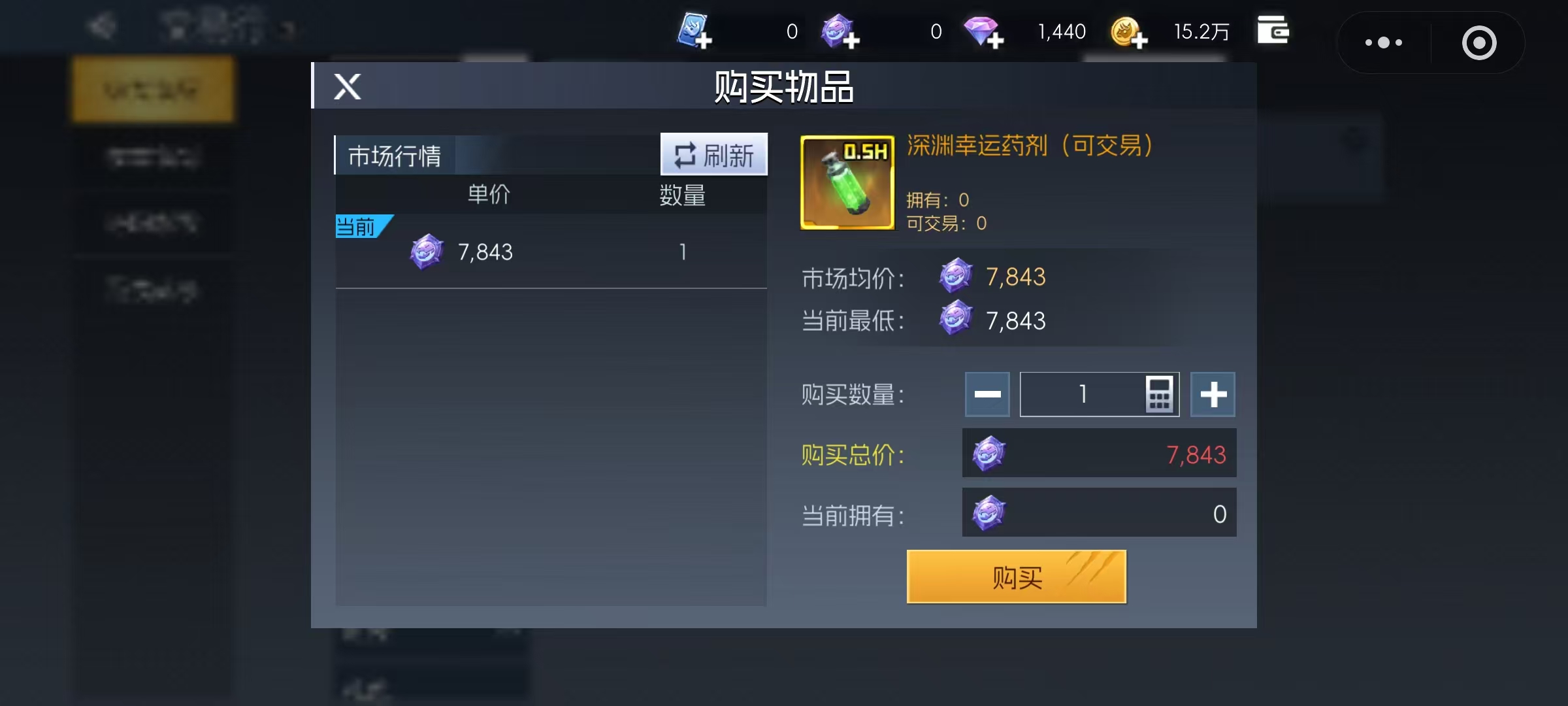The height and width of the screenshot is (706, 1568).
Task: Open the bottom sidebar menu entry
Action: [x=152, y=290]
